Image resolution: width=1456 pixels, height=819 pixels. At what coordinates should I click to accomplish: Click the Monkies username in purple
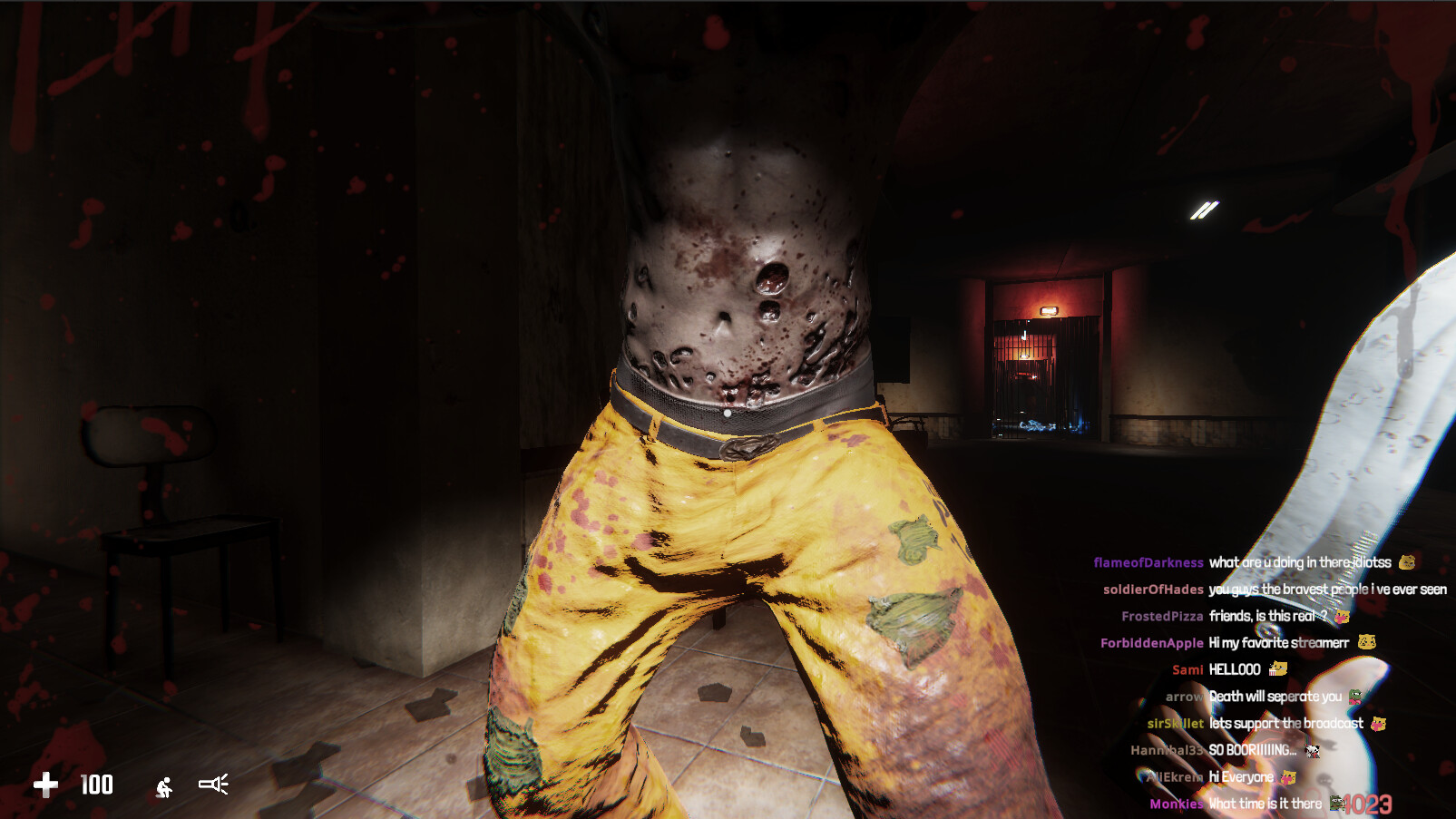(1176, 803)
